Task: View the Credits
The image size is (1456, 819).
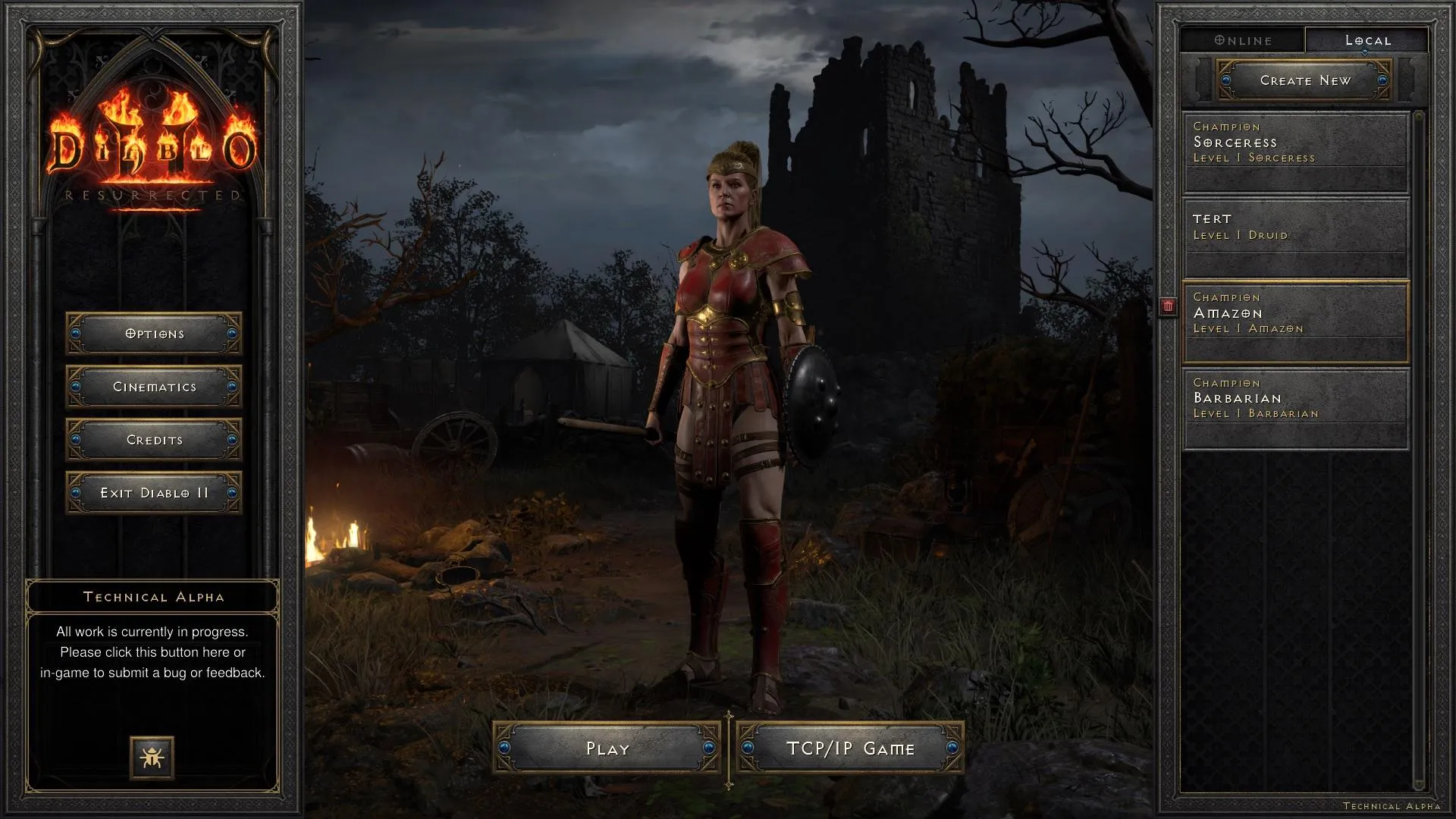Action: click(154, 440)
